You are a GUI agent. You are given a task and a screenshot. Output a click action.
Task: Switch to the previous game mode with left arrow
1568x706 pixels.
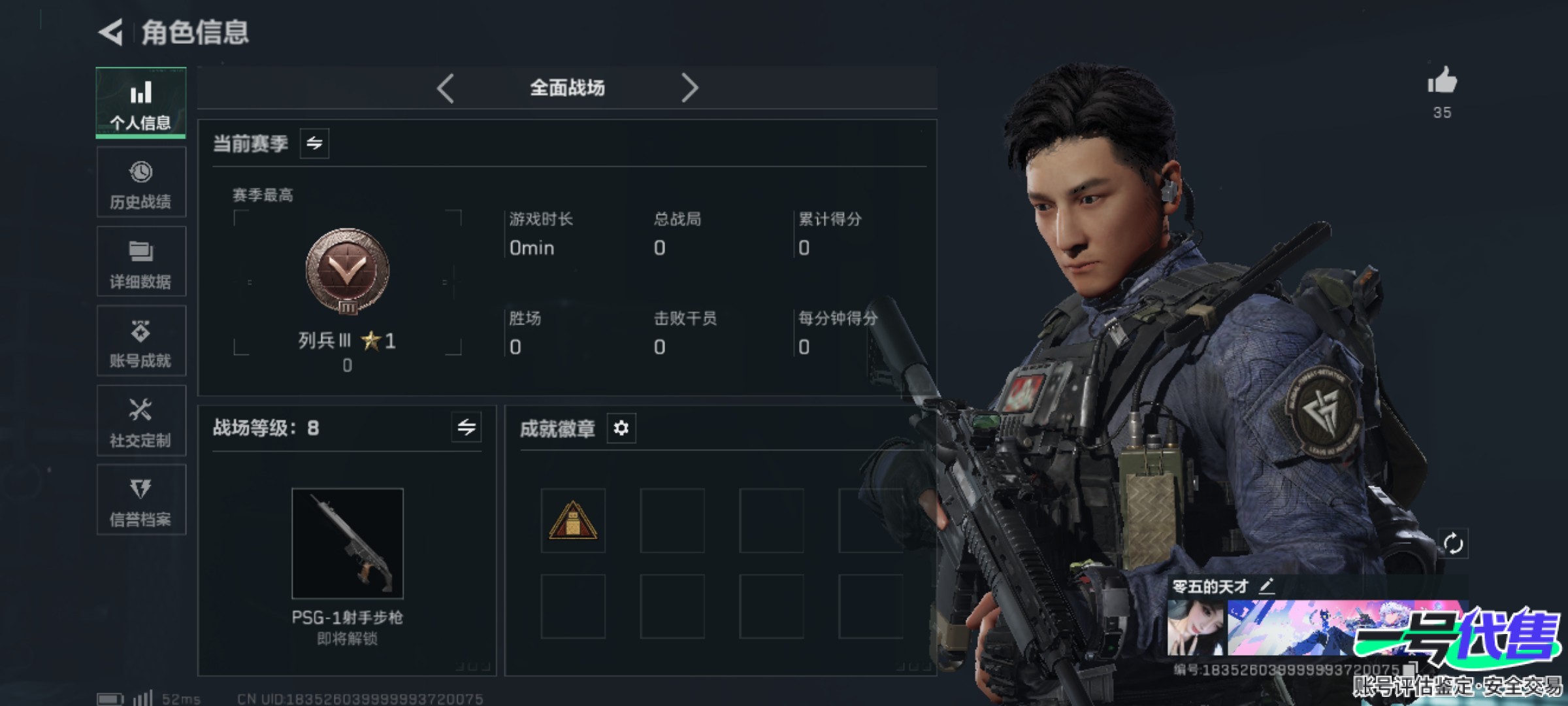pos(446,88)
